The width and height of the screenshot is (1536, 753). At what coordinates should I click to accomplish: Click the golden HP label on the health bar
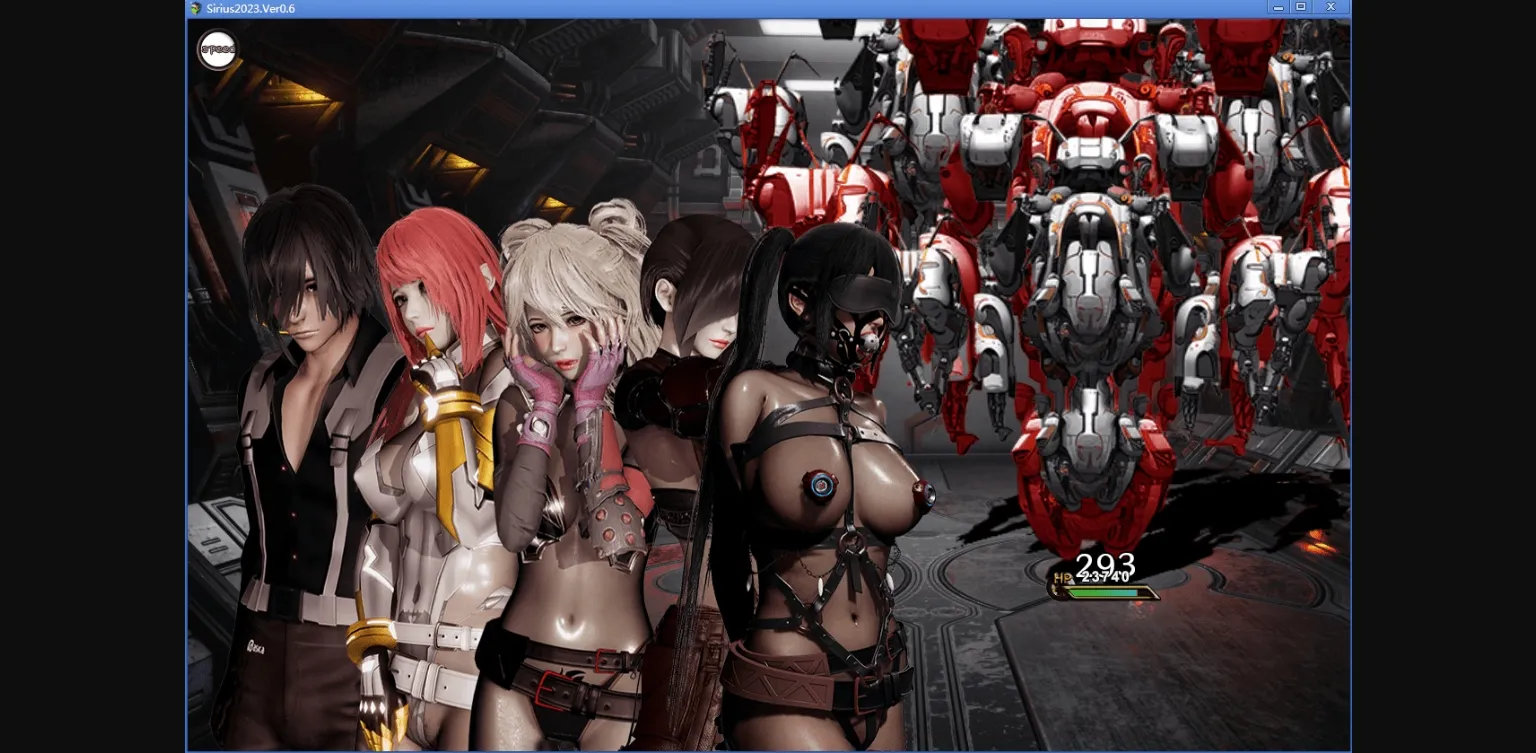coord(1063,577)
